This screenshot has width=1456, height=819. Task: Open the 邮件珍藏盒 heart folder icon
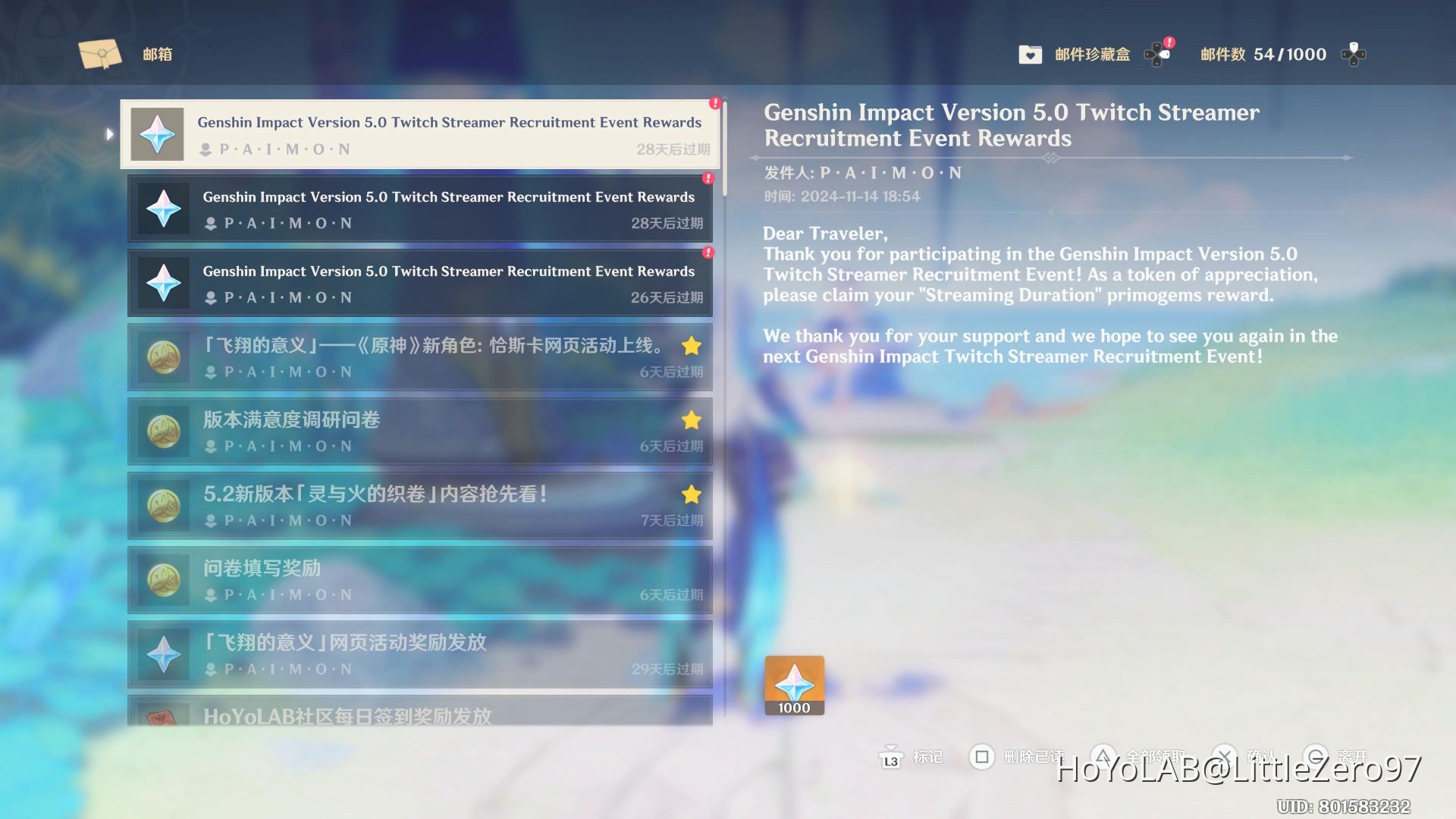[x=1030, y=54]
